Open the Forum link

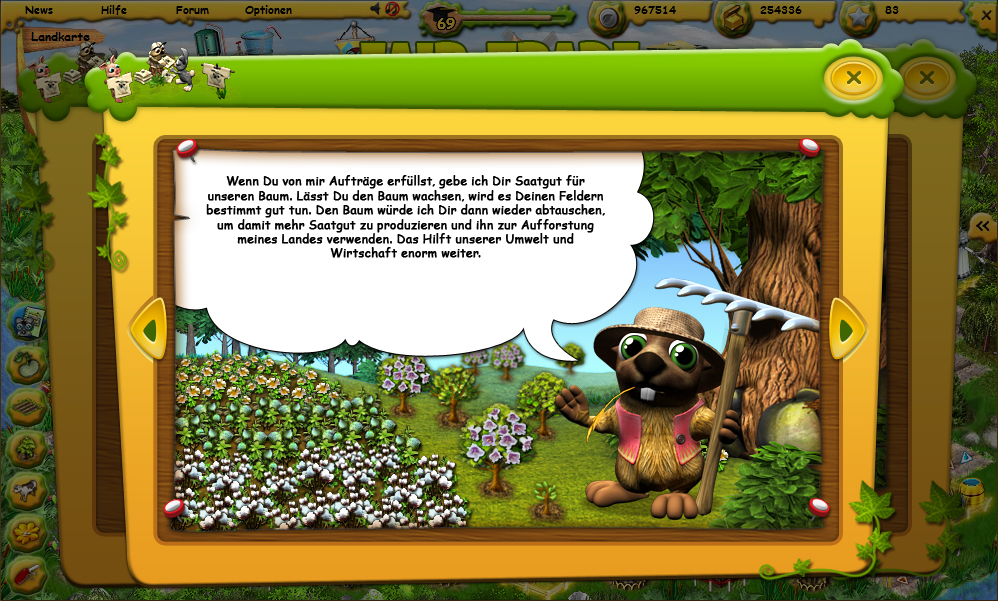pyautogui.click(x=192, y=10)
